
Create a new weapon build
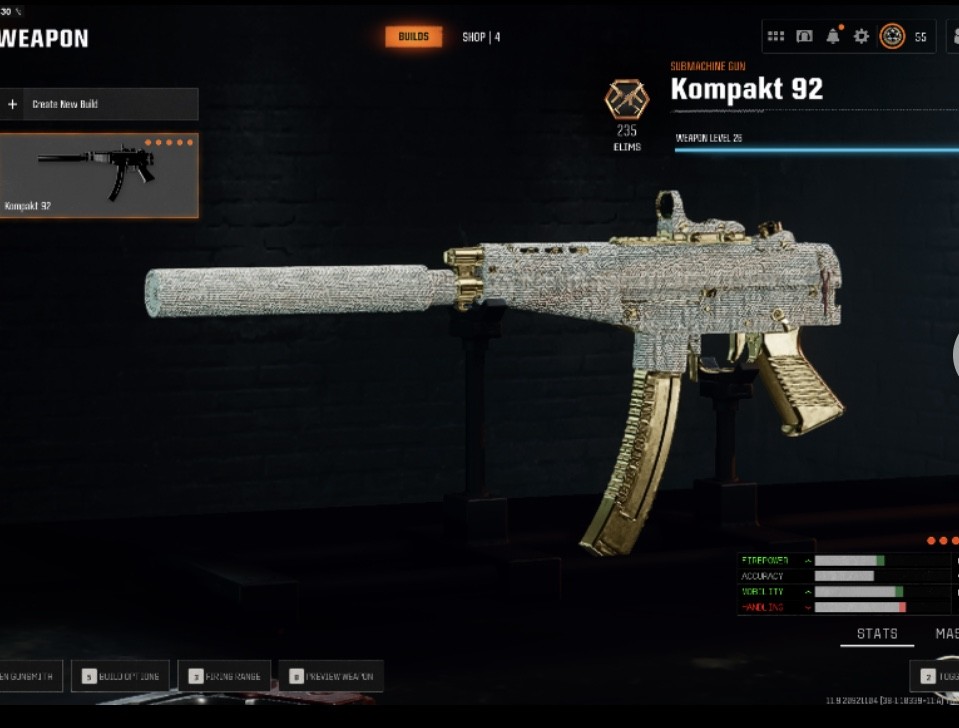(x=99, y=104)
